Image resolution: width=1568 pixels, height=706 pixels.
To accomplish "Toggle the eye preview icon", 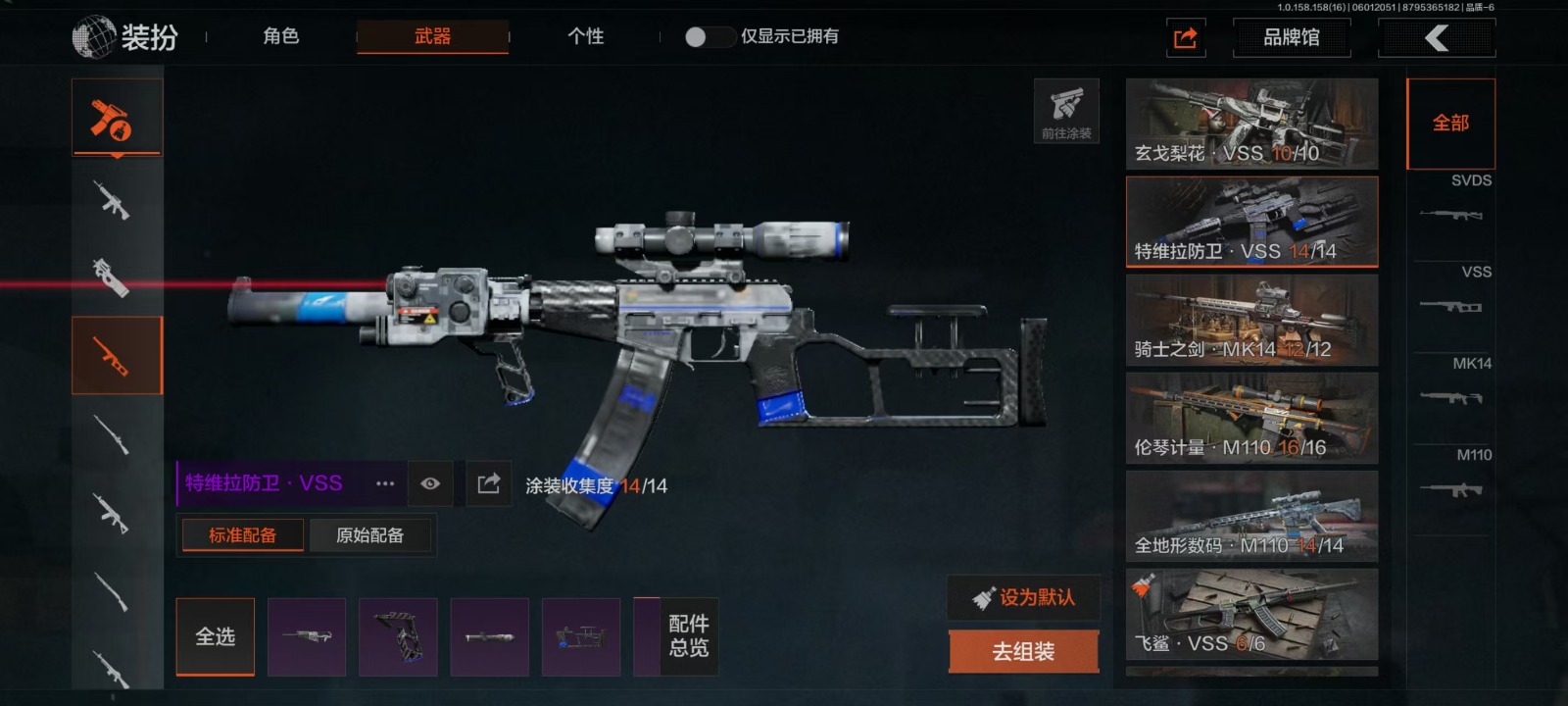I will click(x=430, y=483).
